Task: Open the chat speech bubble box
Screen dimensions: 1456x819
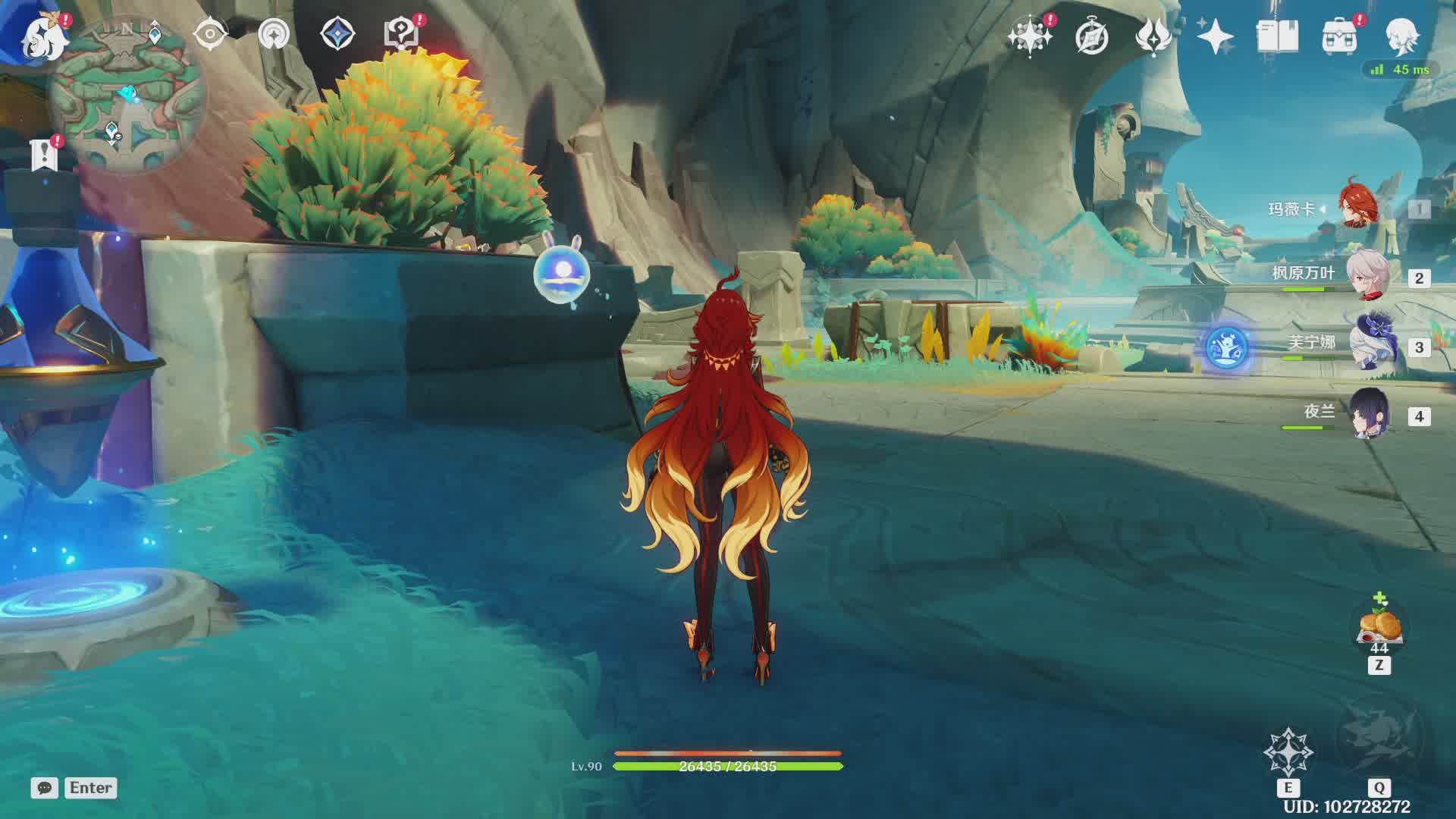Action: coord(45,788)
